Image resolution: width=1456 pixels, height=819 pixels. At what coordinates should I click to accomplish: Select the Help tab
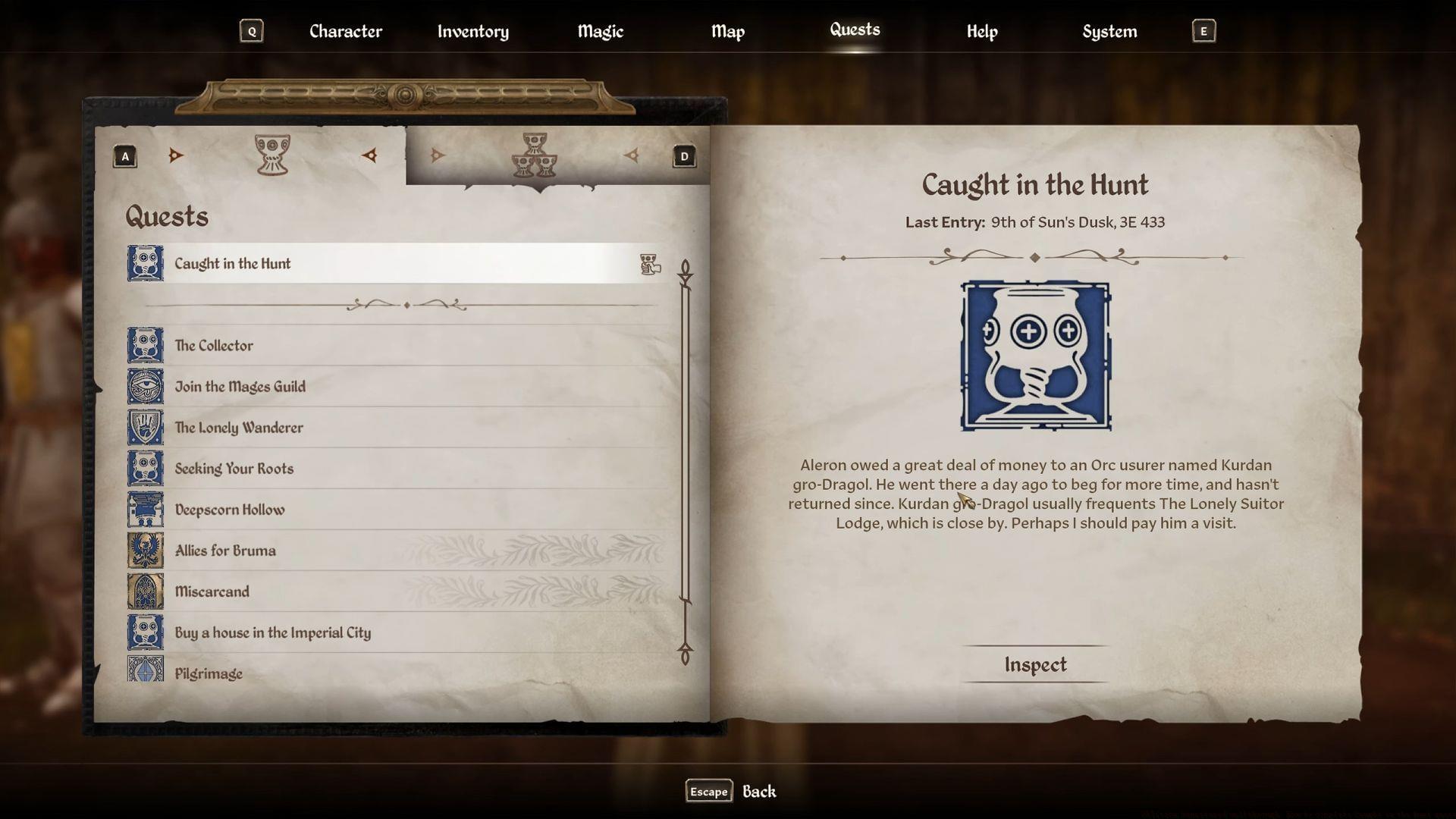pos(982,32)
